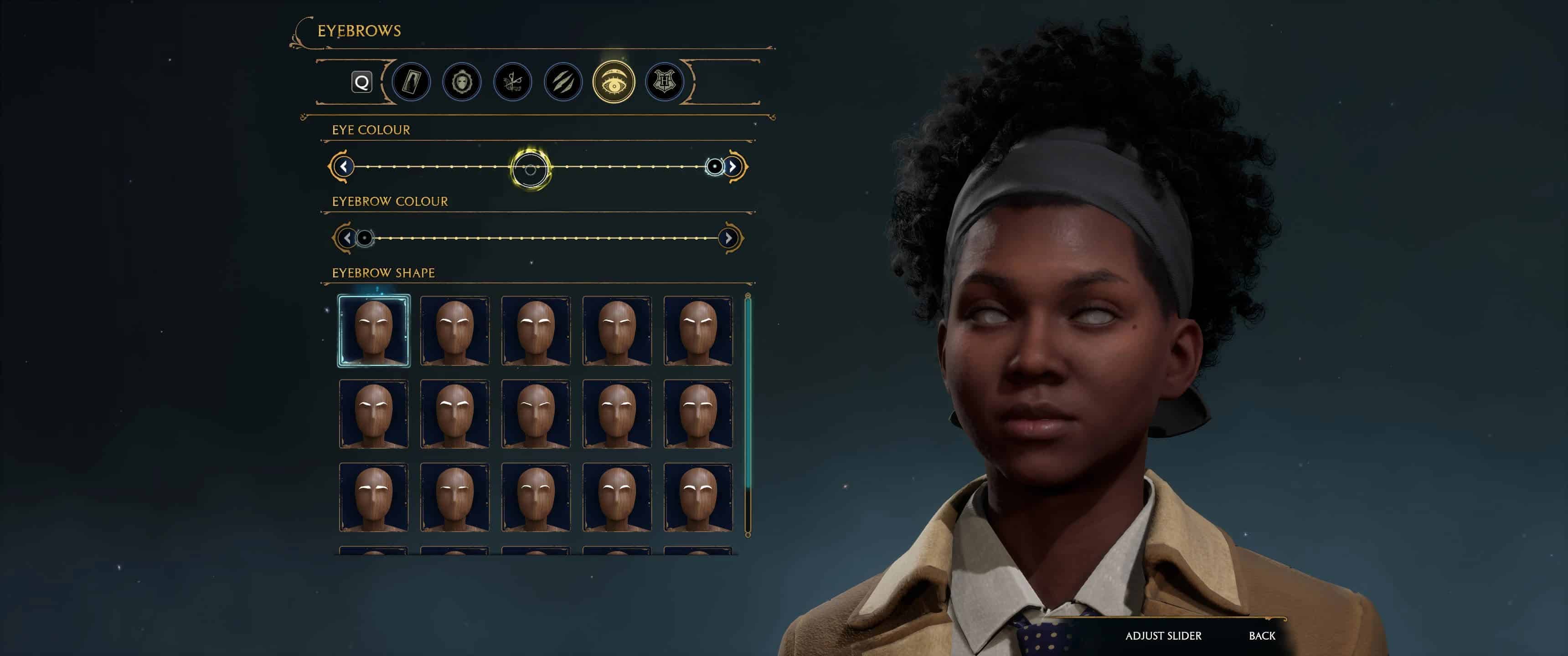The image size is (1568, 656).
Task: Open the hairstyle scissors-and-comb tab
Action: tap(512, 82)
